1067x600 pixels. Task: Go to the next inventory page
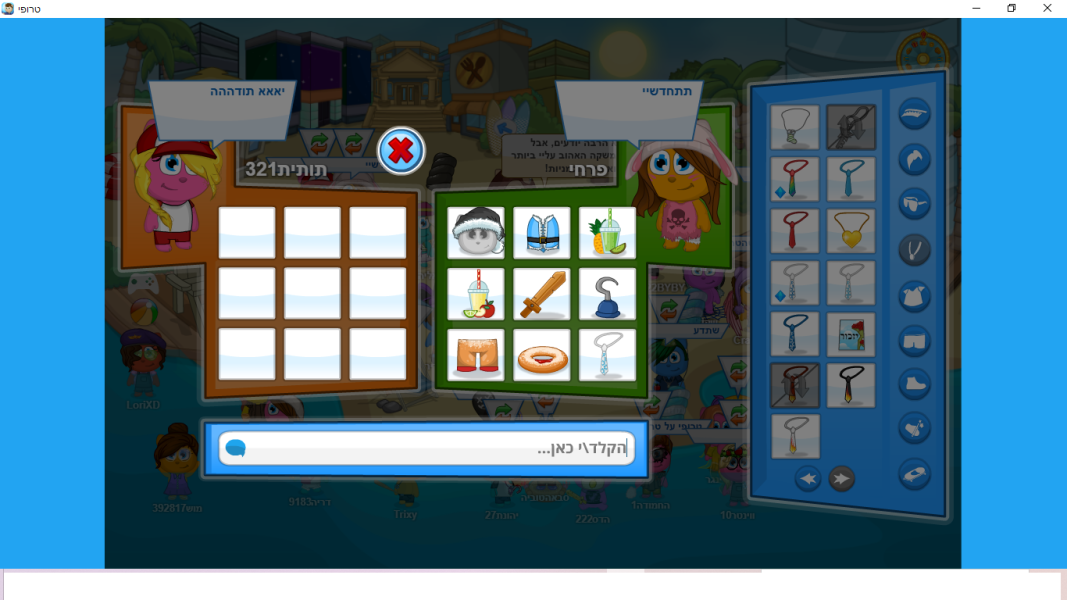tap(842, 479)
